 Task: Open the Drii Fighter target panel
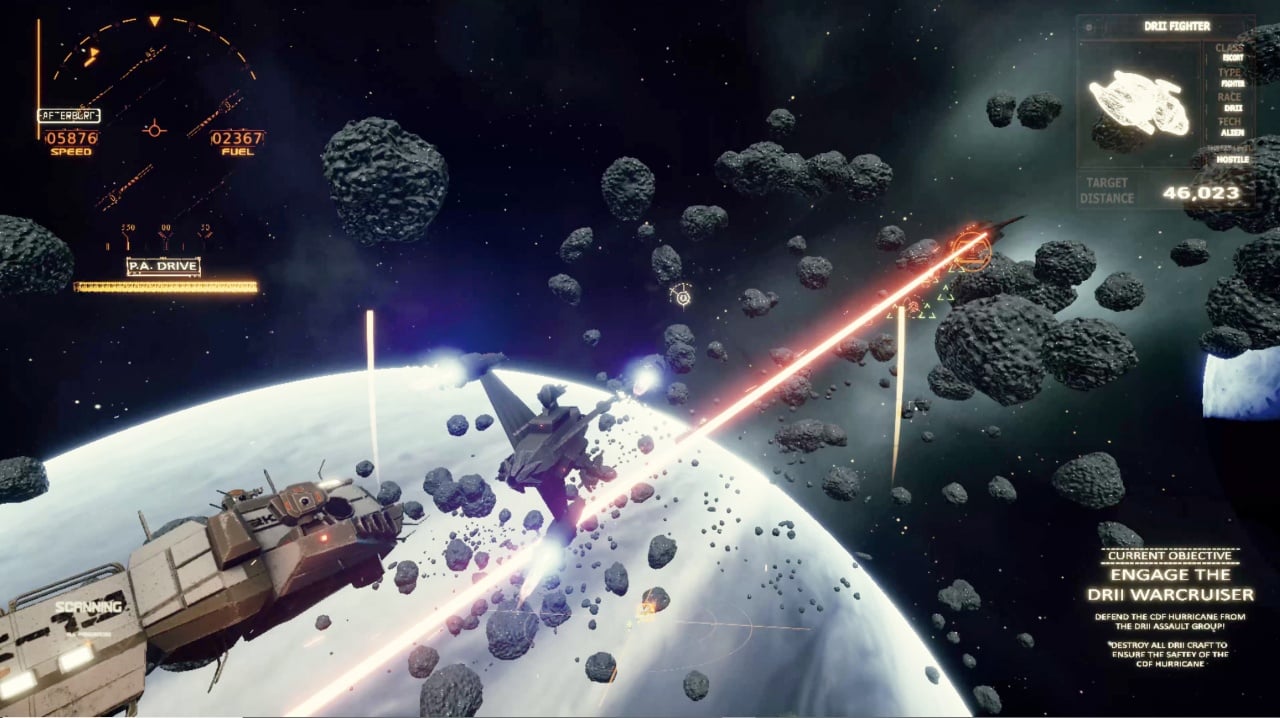(1163, 110)
